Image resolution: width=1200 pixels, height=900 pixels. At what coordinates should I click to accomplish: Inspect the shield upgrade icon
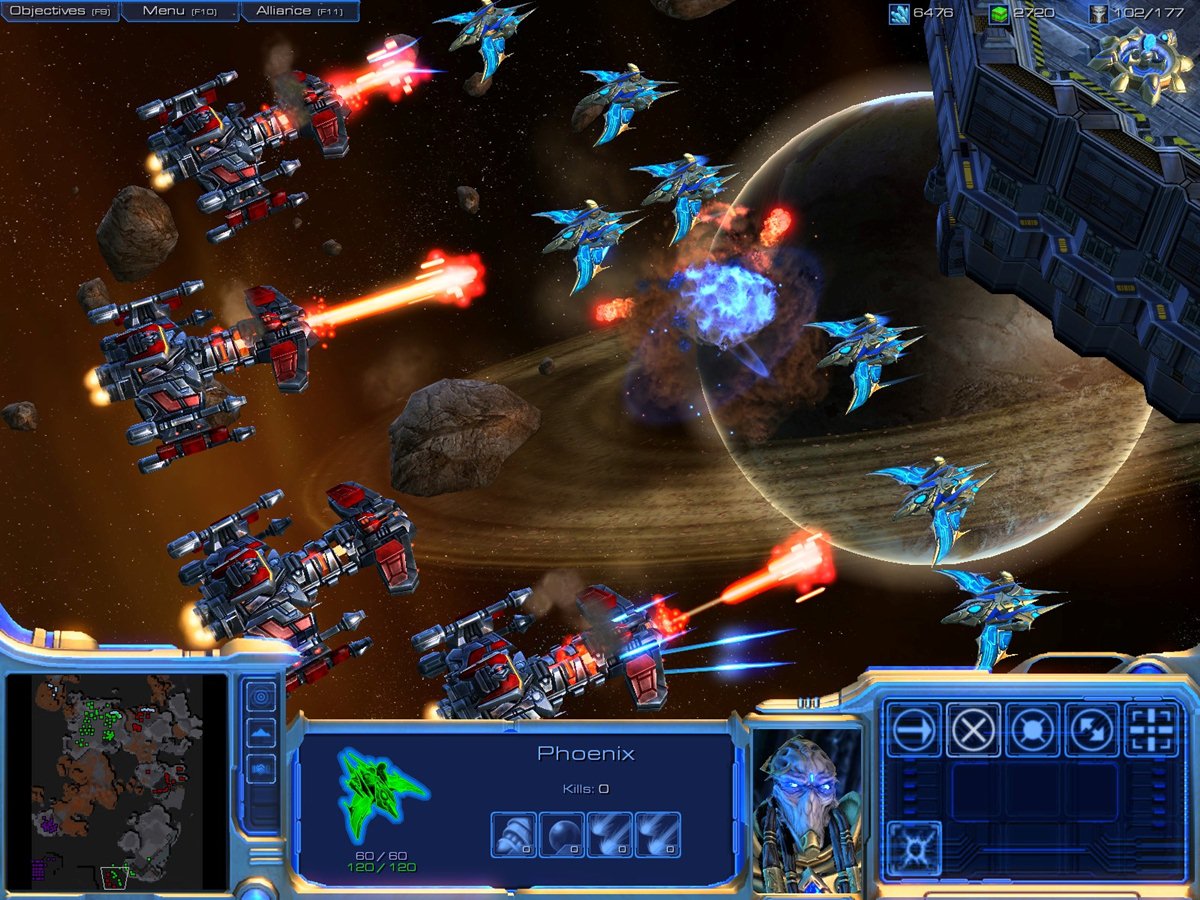(x=562, y=835)
